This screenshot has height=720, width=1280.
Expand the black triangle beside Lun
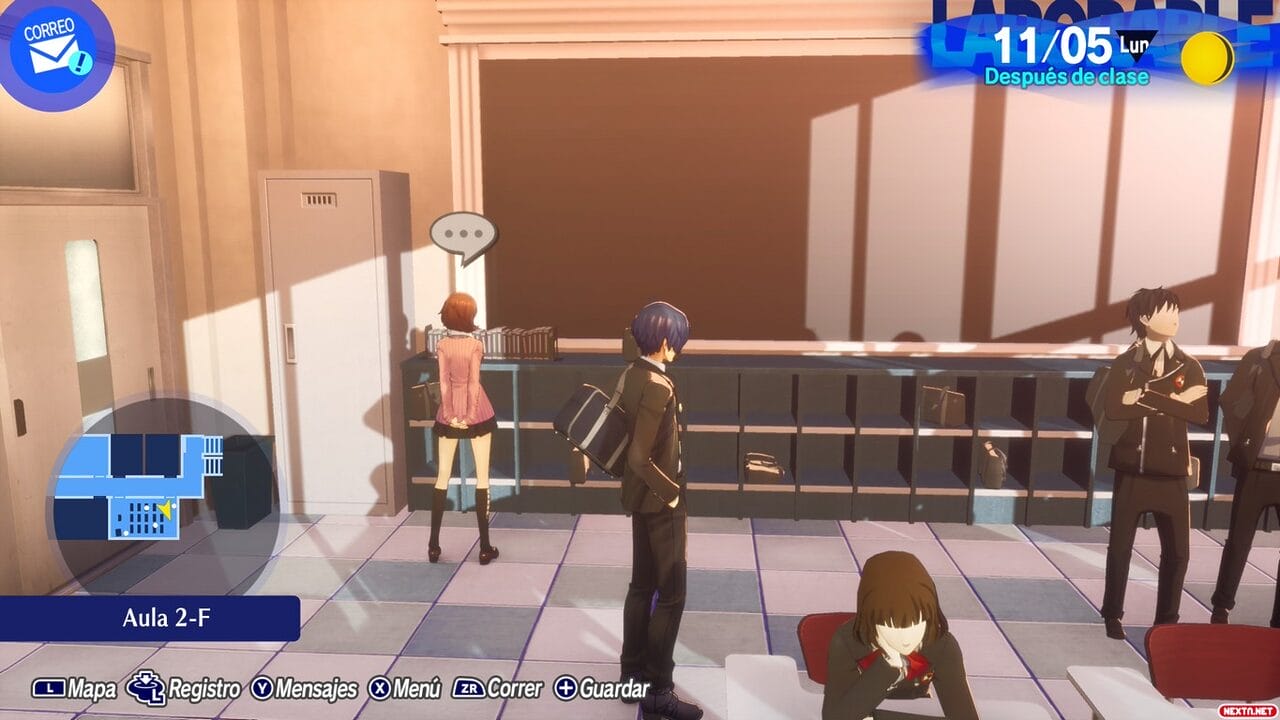point(1138,52)
